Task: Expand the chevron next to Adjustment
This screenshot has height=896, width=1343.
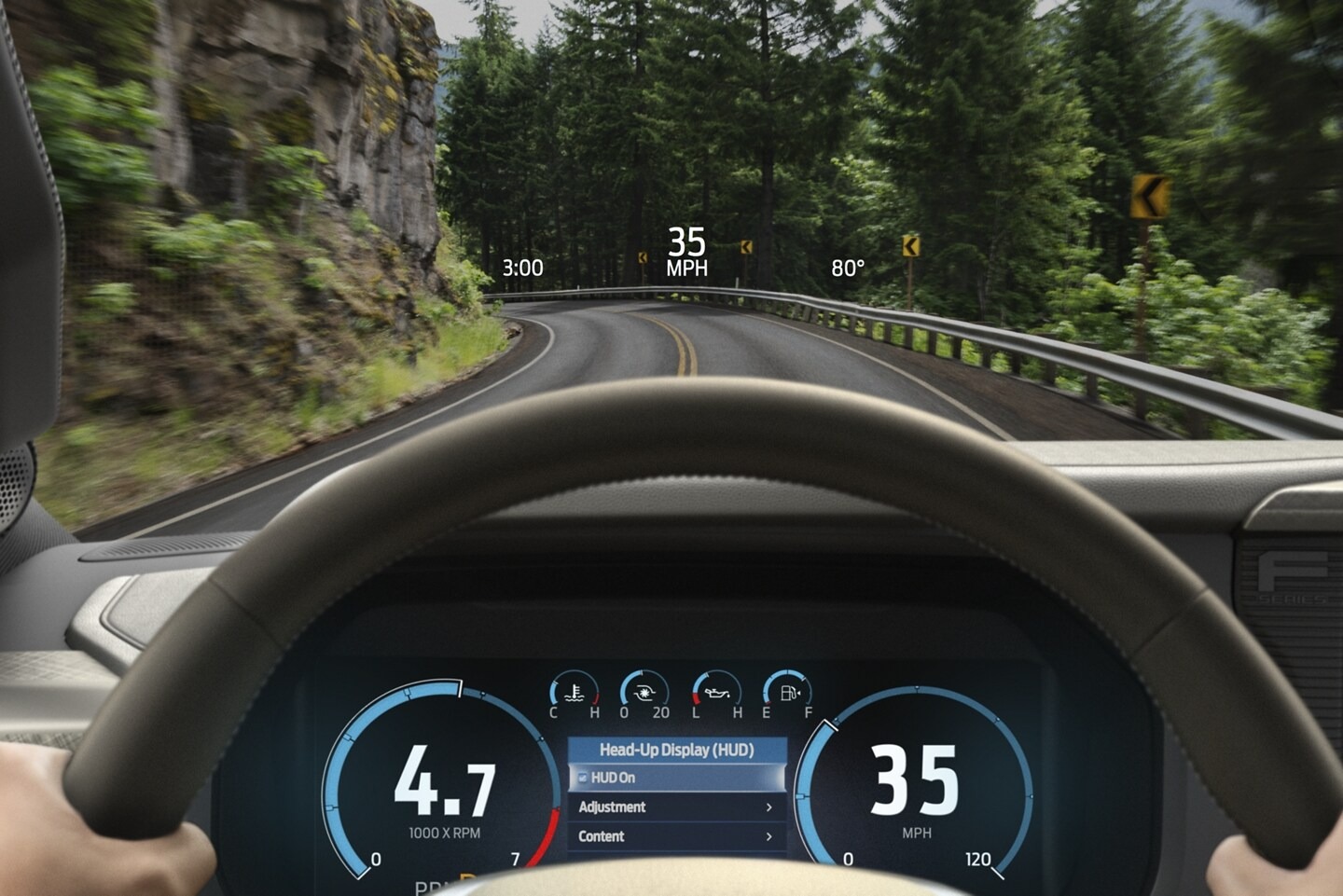Action: coord(769,806)
